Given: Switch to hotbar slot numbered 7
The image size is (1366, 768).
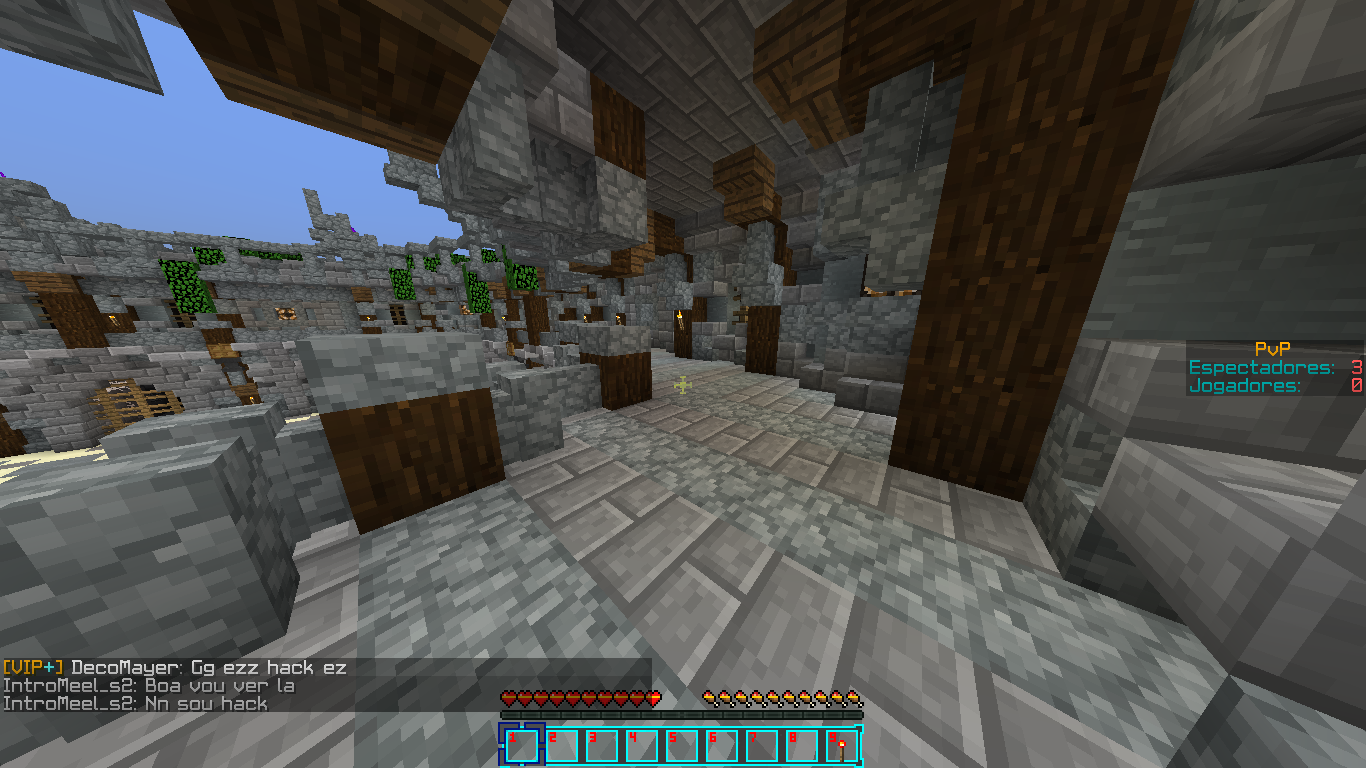Looking at the screenshot, I should coord(761,746).
